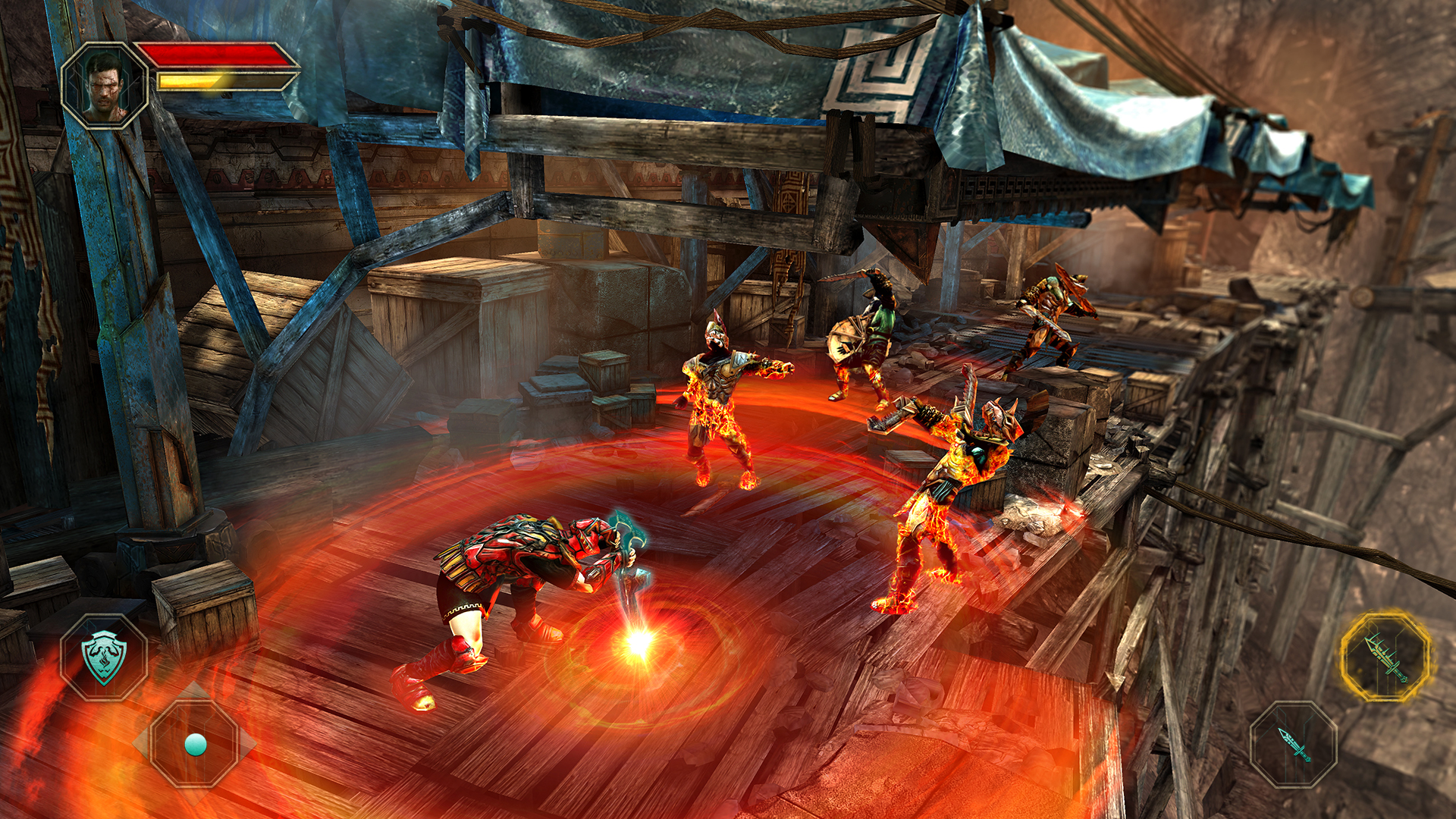Trigger the light dagger attack button
This screenshot has height=819, width=1456.
(1294, 745)
